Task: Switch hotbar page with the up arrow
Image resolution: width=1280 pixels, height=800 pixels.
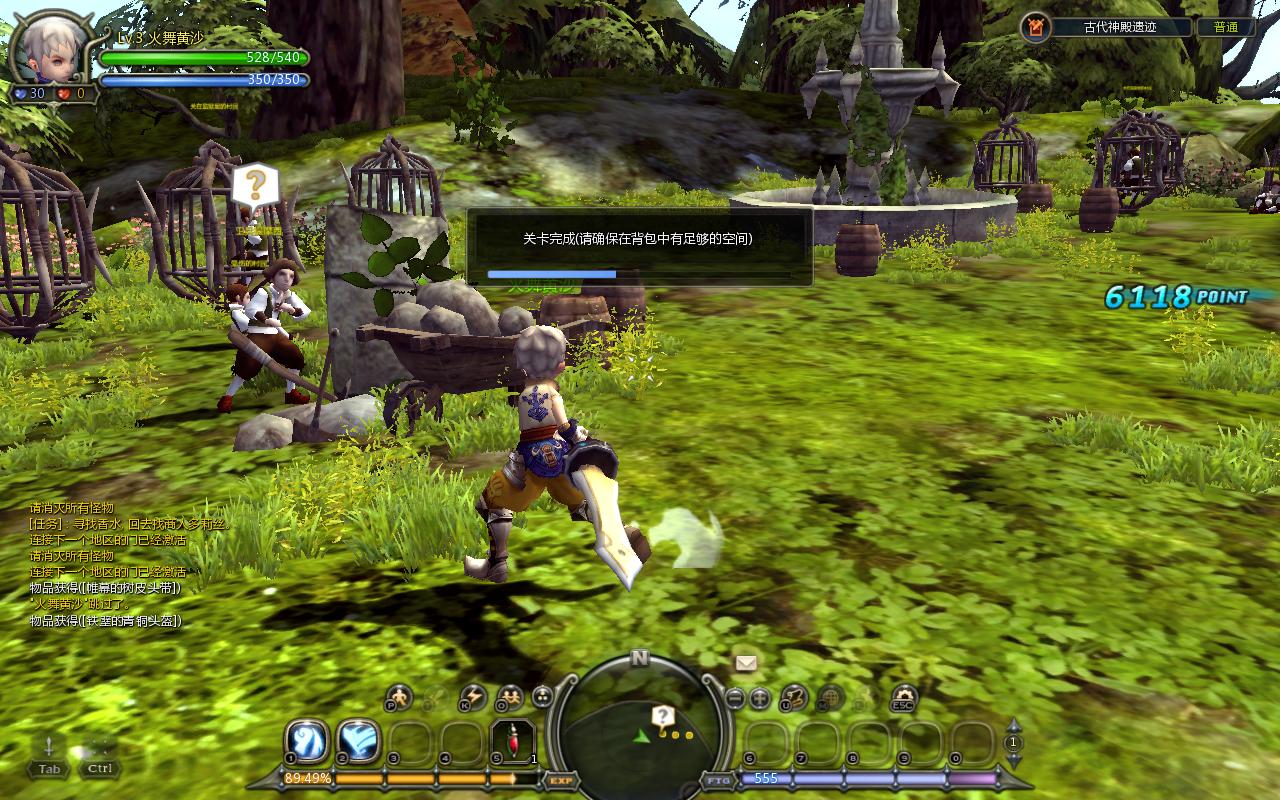Action: click(x=1014, y=724)
